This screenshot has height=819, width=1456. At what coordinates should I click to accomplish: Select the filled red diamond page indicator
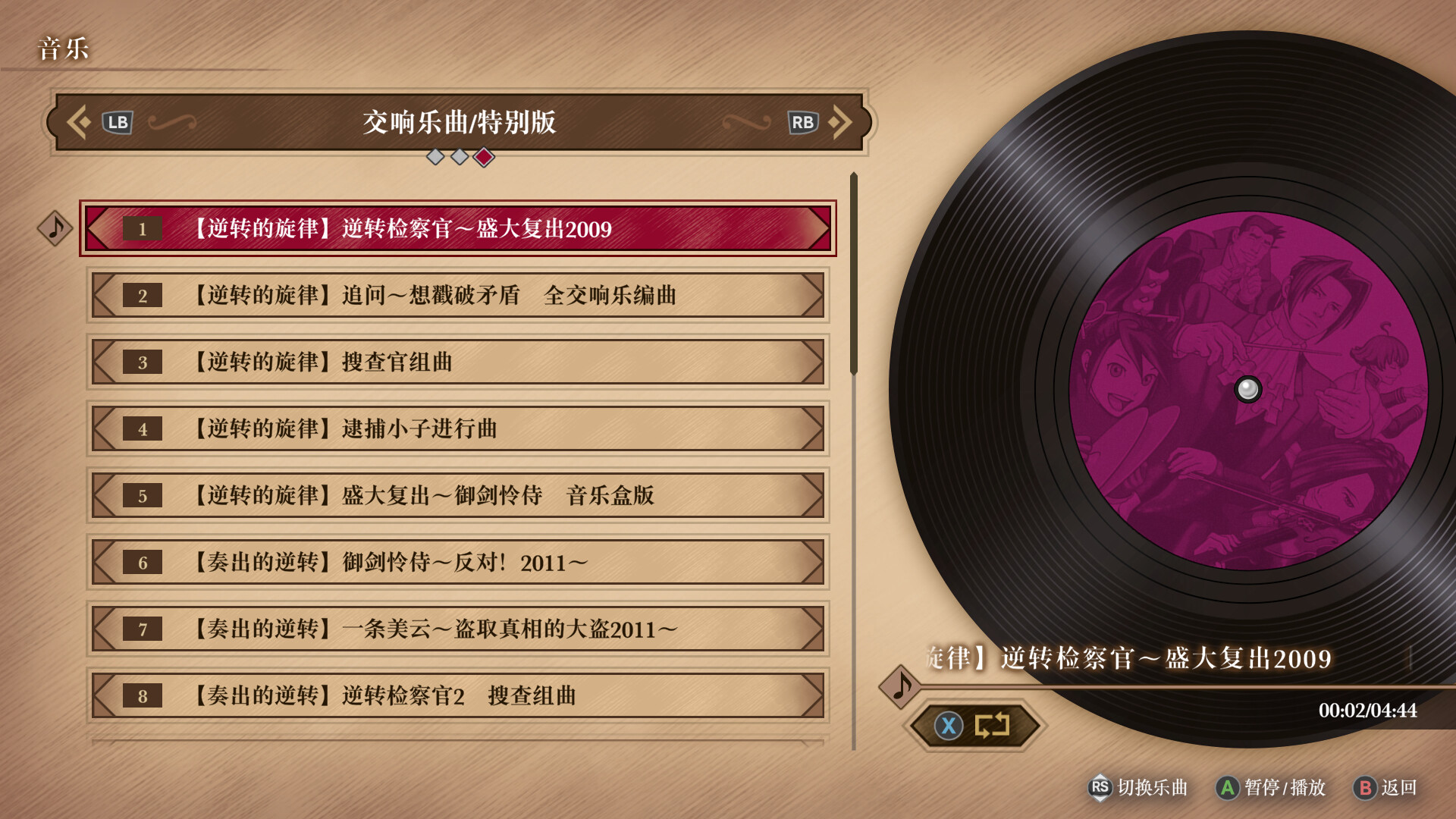tap(483, 157)
